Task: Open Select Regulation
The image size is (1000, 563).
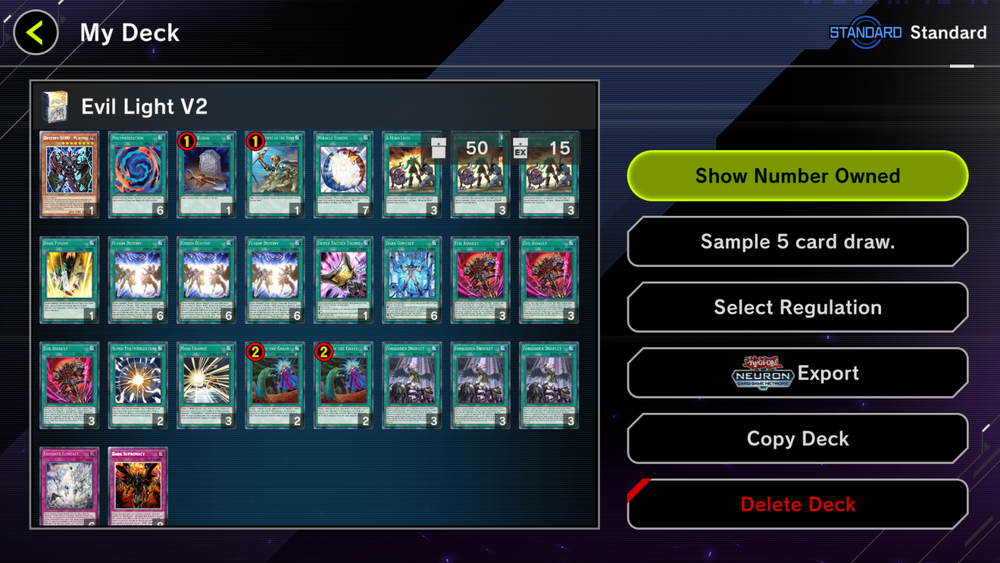Action: (x=797, y=308)
